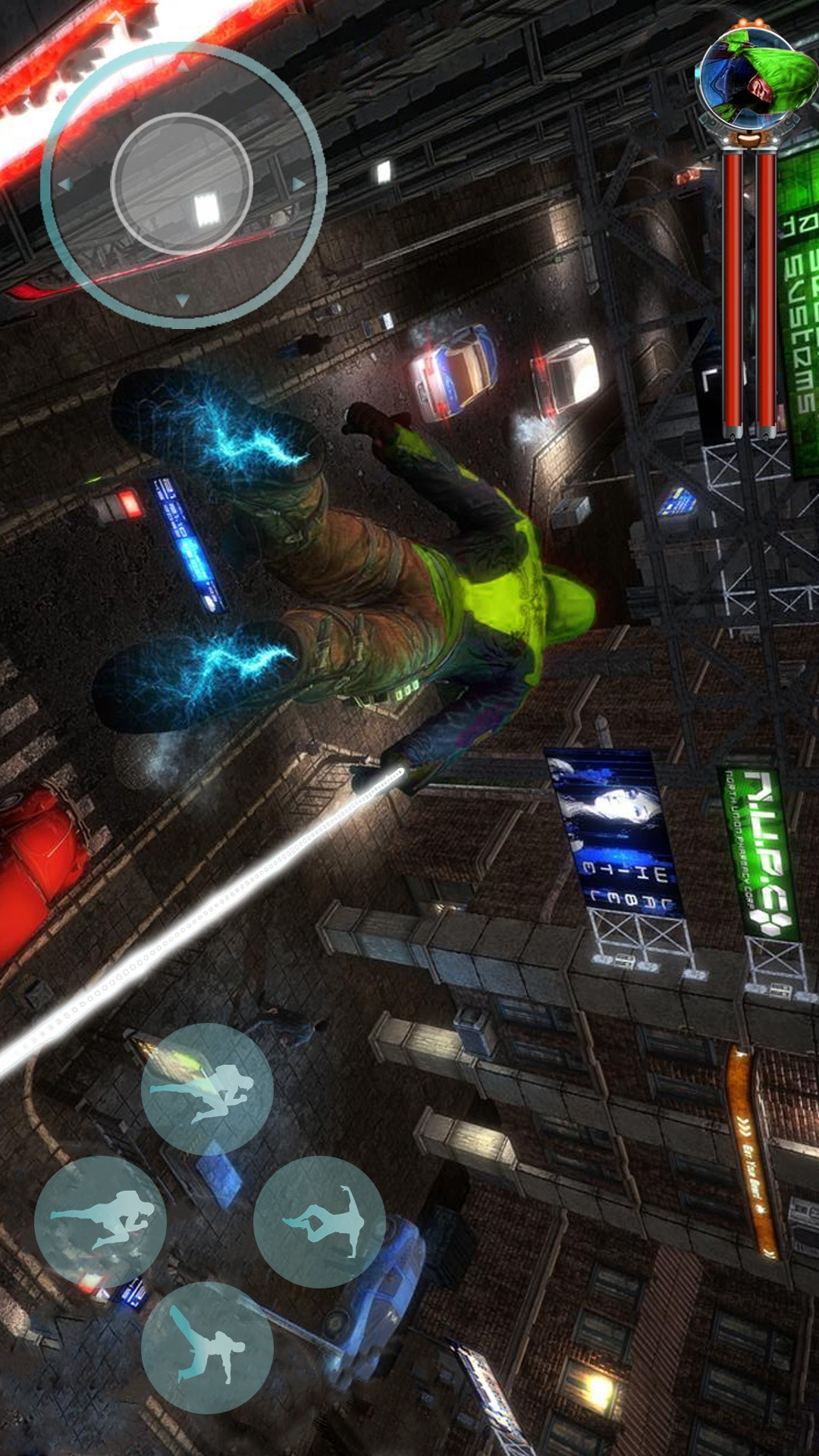Image resolution: width=819 pixels, height=1456 pixels.
Task: Tap the virtual joystick's center knob
Action: 181,184
